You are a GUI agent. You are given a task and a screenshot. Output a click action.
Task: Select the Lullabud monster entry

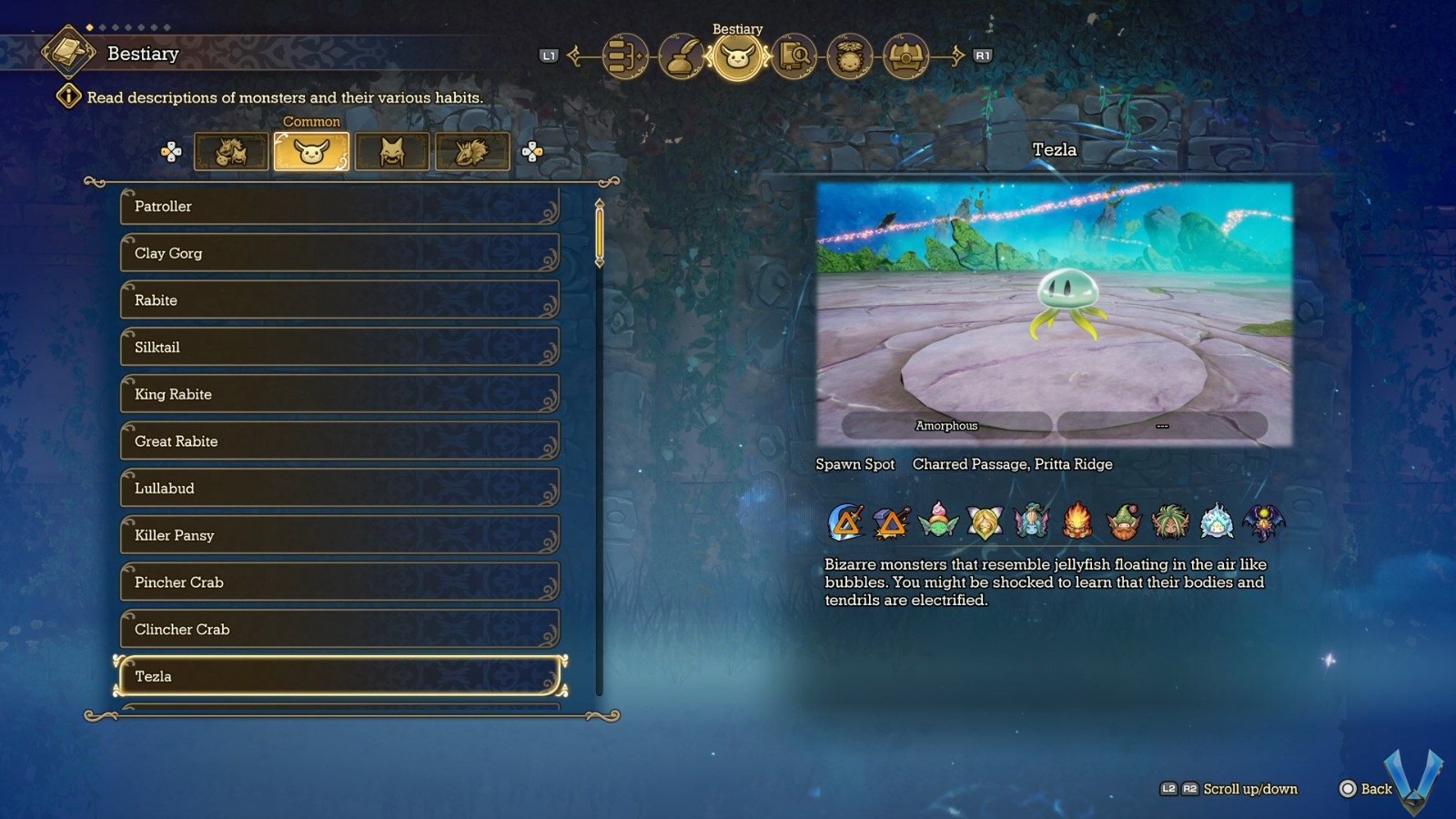[339, 489]
